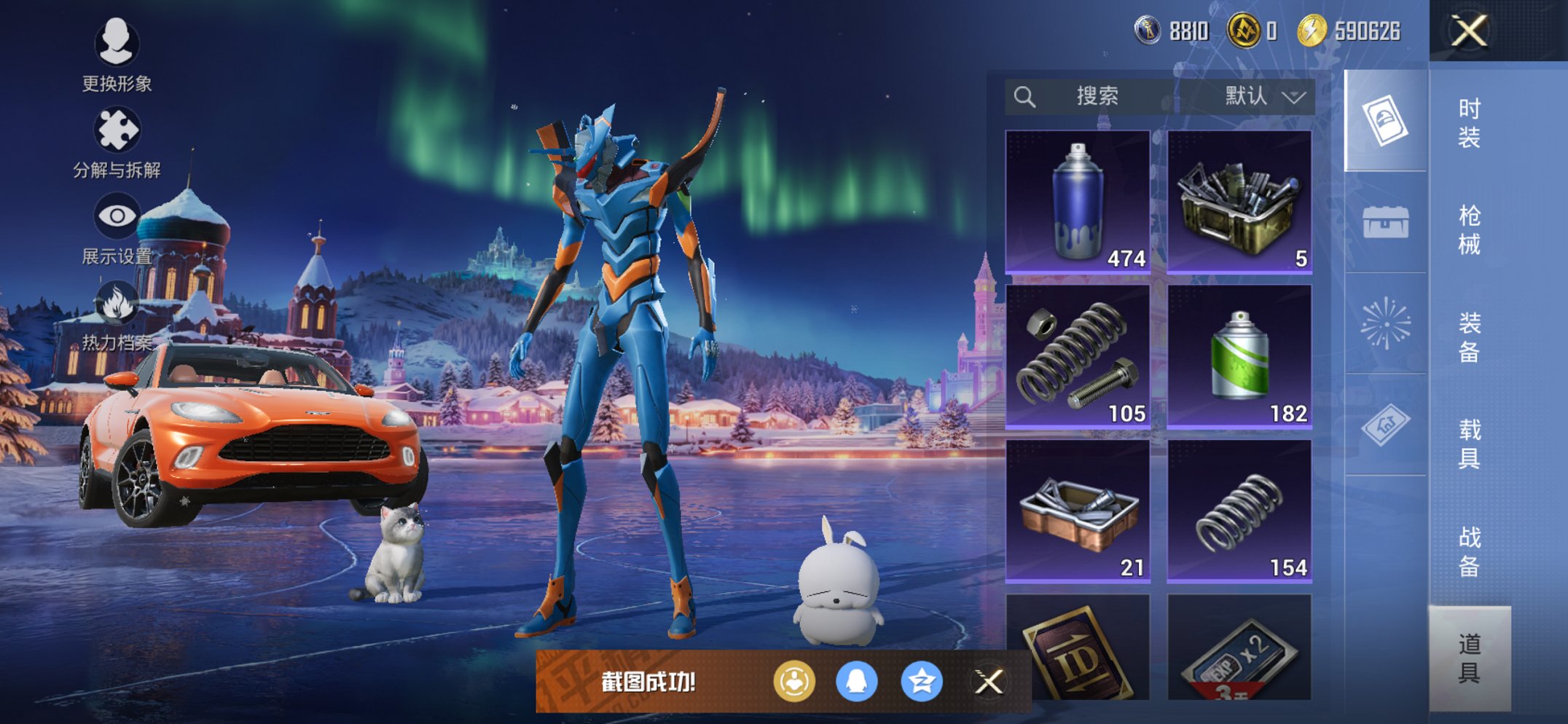
Task: Switch to the 枪械 firearms tab
Action: click(x=1469, y=229)
